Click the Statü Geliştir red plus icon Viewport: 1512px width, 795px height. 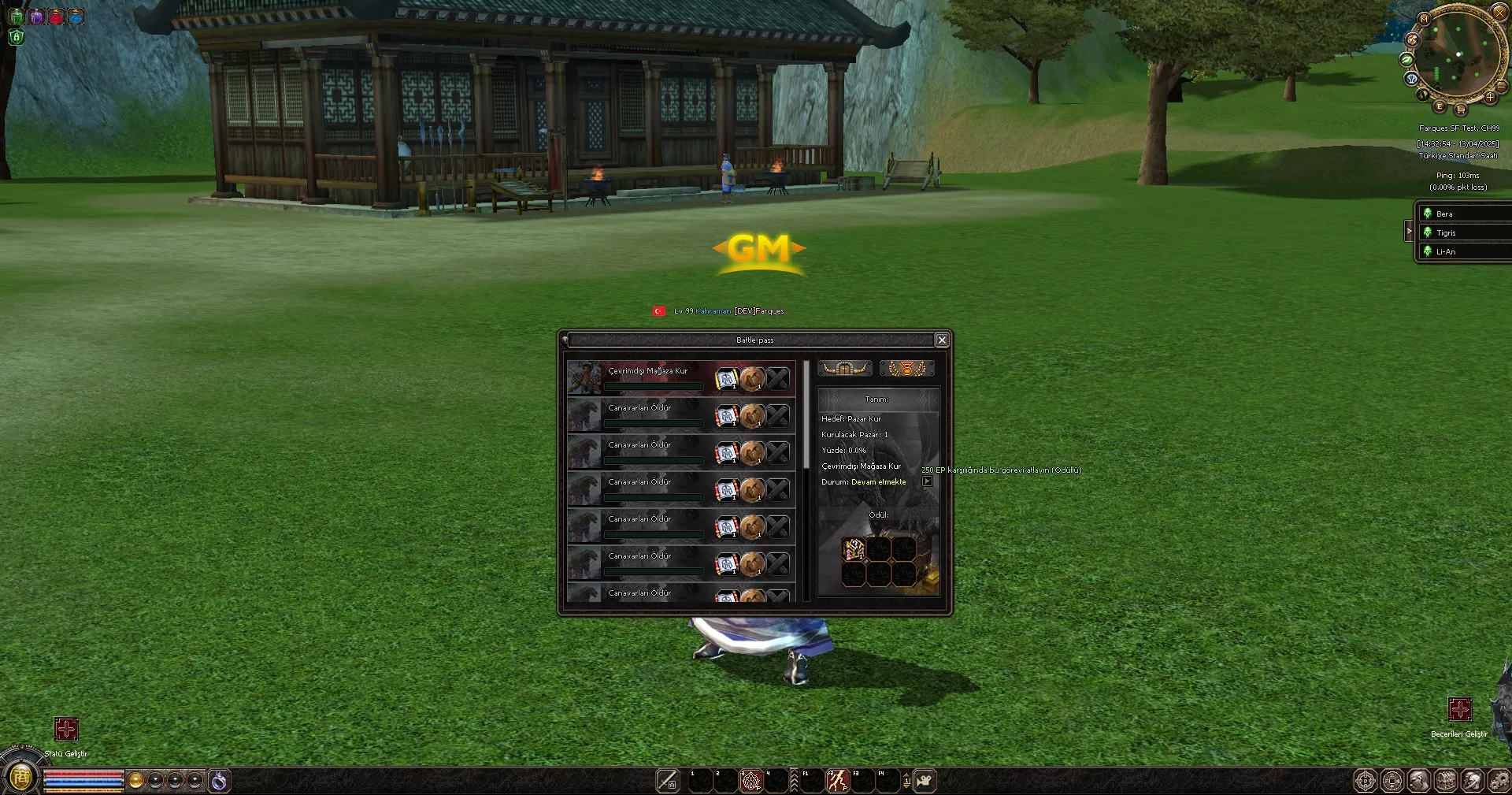pos(66,730)
